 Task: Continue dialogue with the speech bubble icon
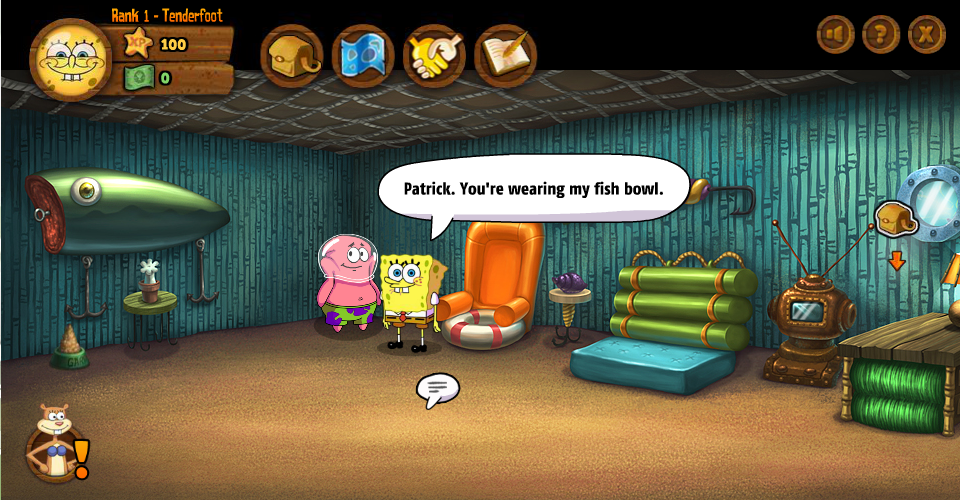click(x=437, y=388)
